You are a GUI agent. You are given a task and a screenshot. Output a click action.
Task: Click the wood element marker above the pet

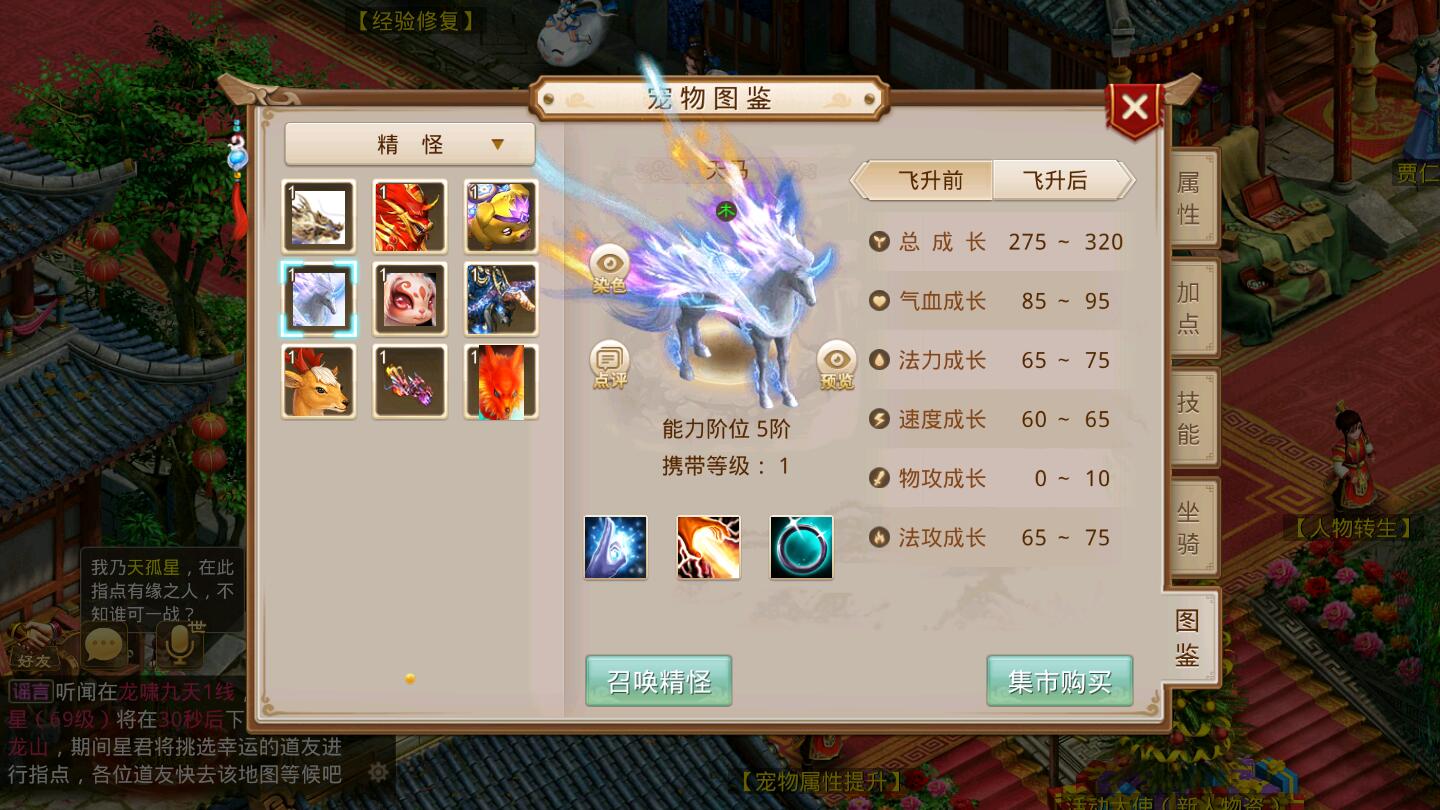(x=726, y=210)
